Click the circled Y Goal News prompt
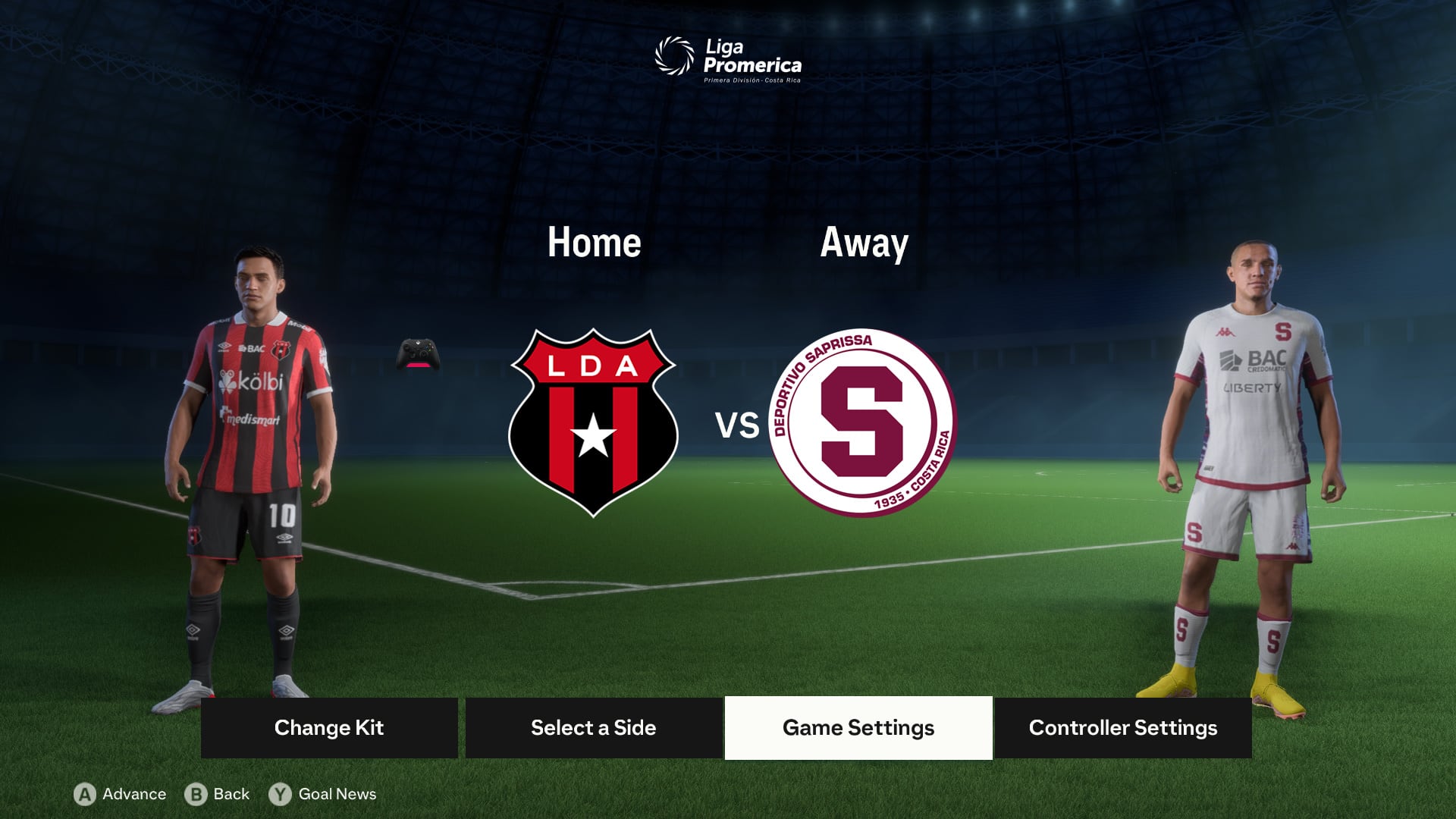1456x819 pixels. (281, 794)
